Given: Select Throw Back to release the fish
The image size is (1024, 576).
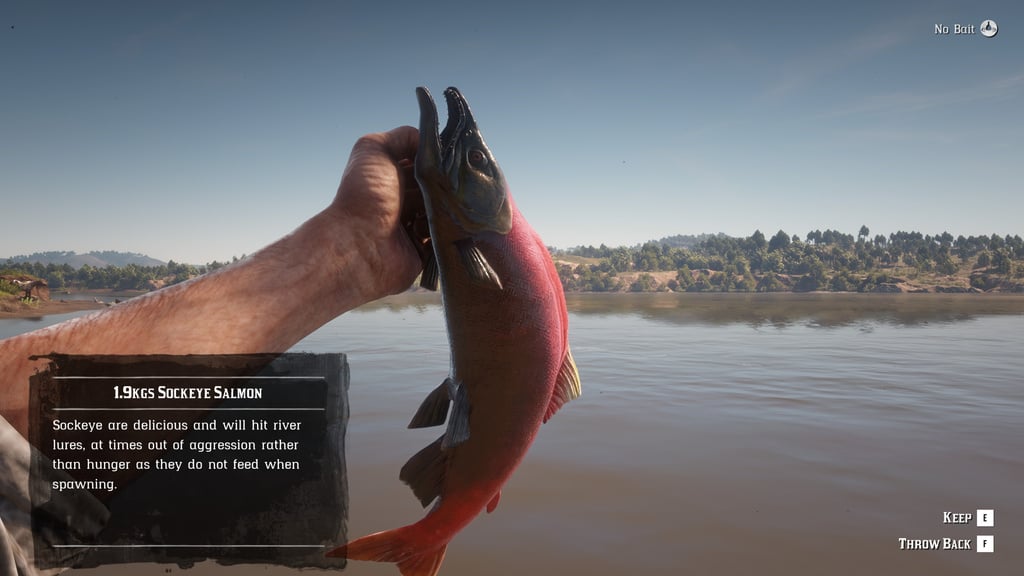Looking at the screenshot, I should point(984,544).
